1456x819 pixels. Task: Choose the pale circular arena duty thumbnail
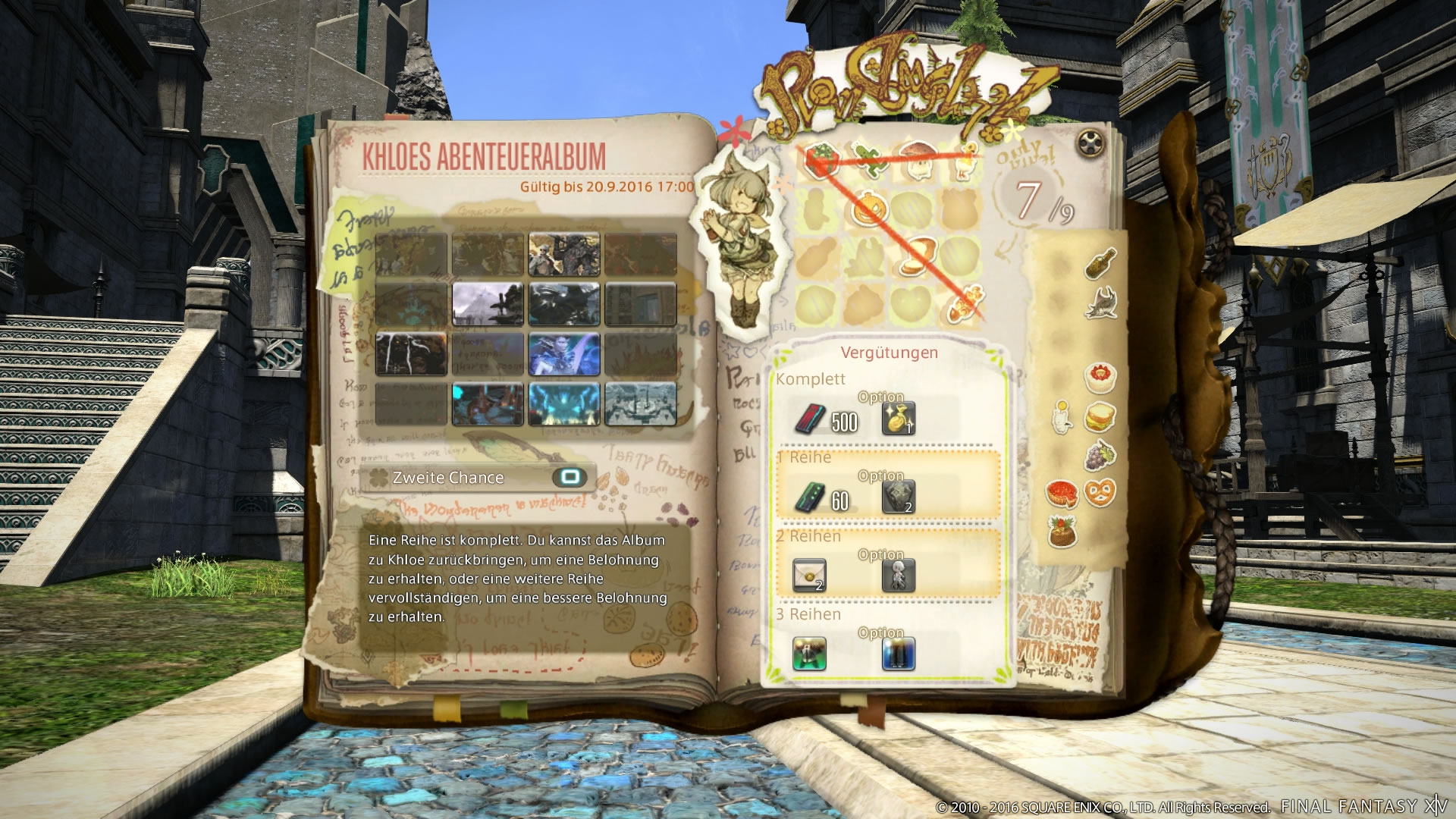click(641, 404)
